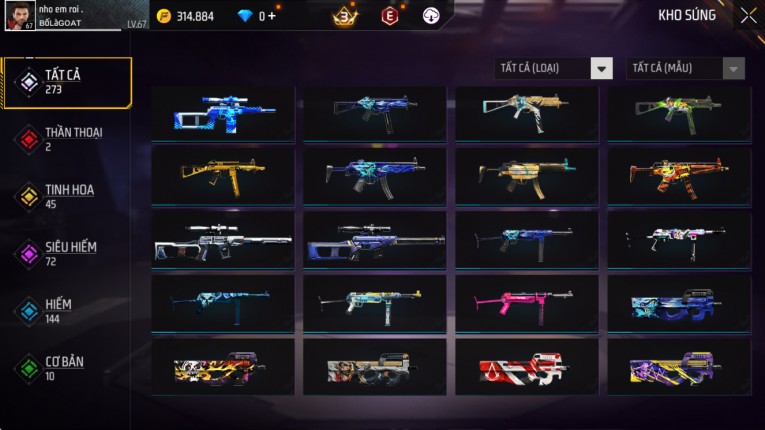This screenshot has width=765, height=430.
Task: Open the Tinh Hoa rarity tab
Action: (67, 195)
